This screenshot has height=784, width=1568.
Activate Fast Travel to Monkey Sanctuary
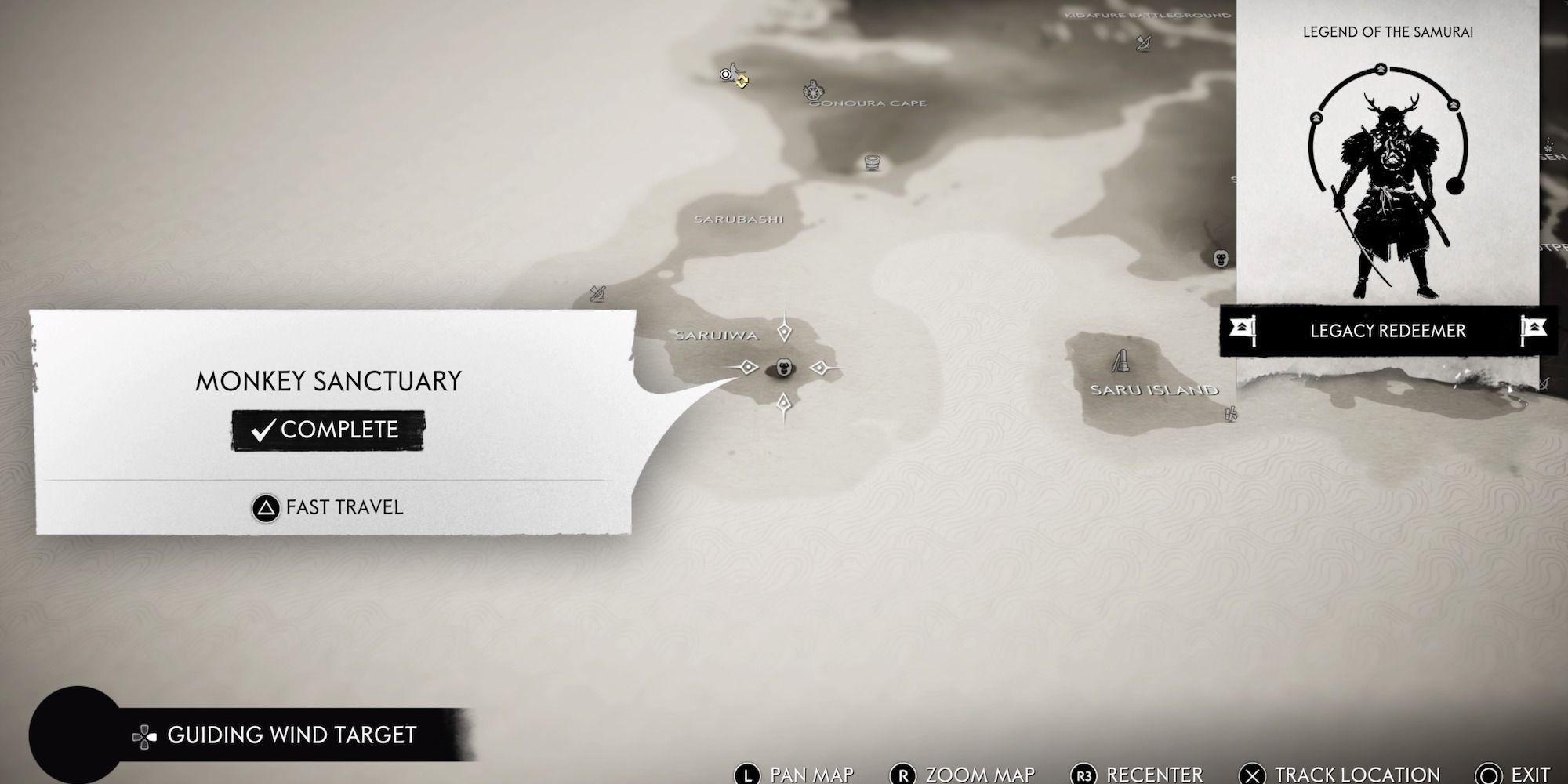click(x=325, y=507)
